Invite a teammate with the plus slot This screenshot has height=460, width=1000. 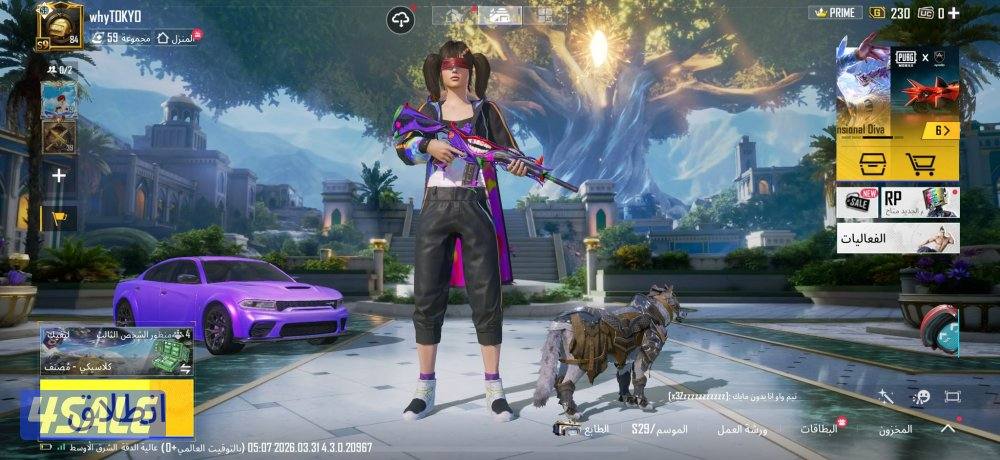click(59, 175)
